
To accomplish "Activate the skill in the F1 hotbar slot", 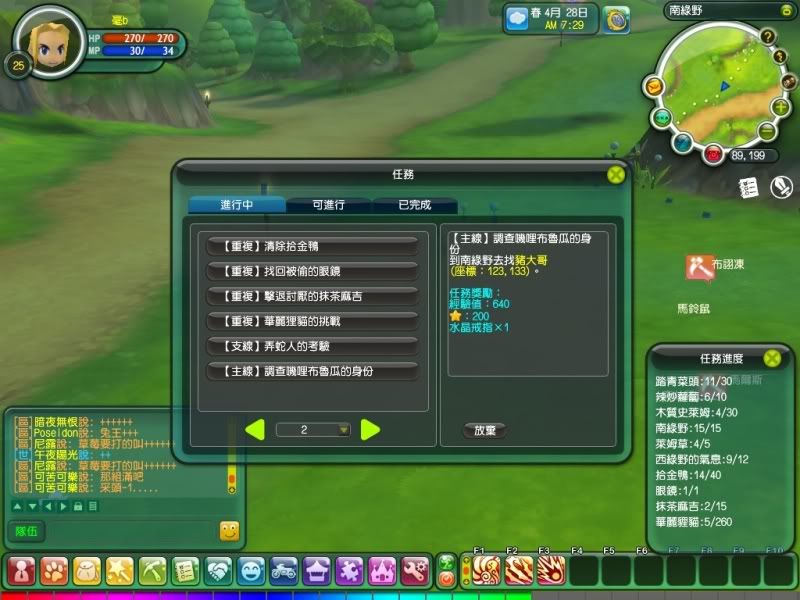I will pyautogui.click(x=486, y=571).
